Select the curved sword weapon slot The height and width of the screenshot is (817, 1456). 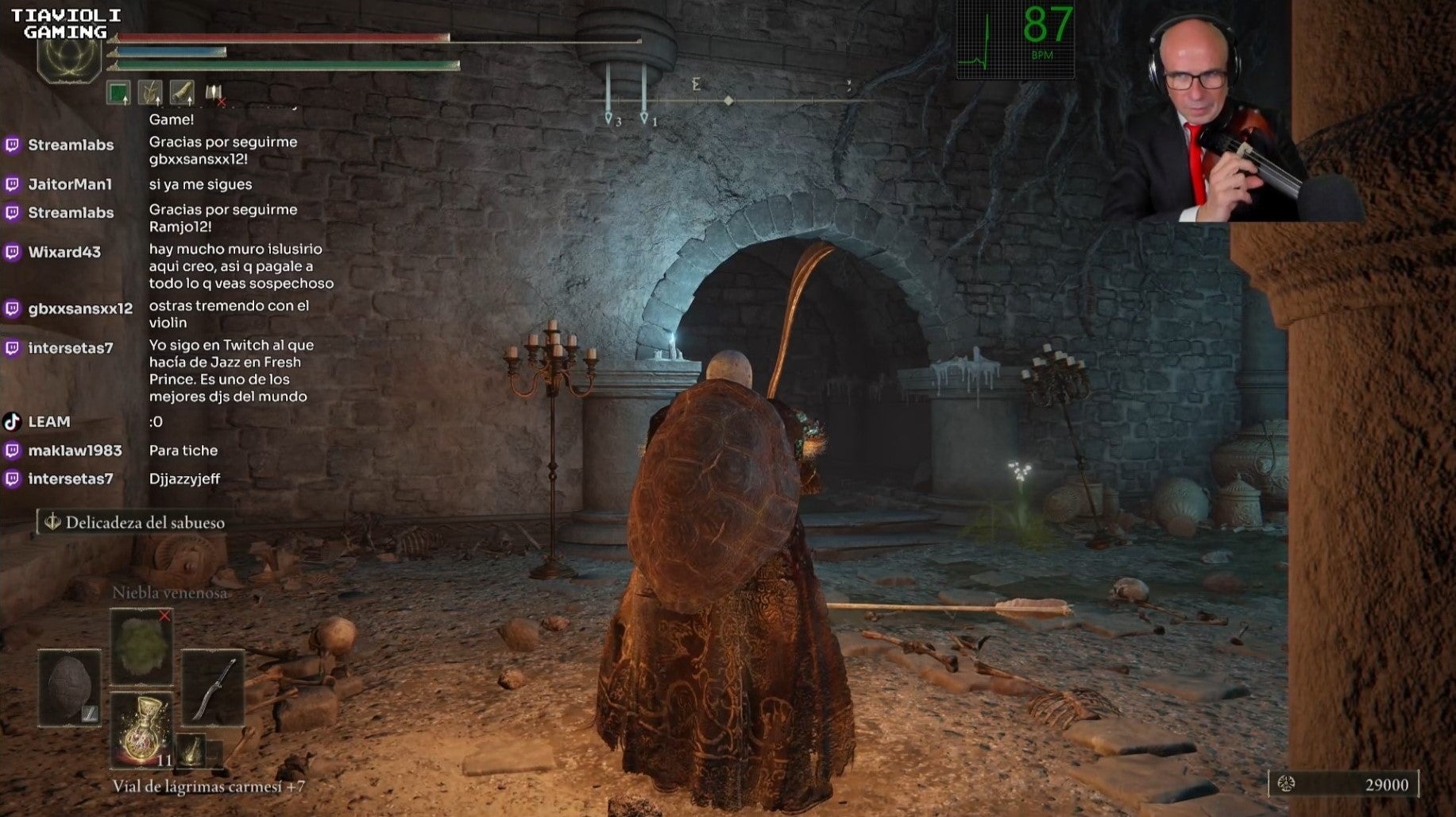pos(212,687)
